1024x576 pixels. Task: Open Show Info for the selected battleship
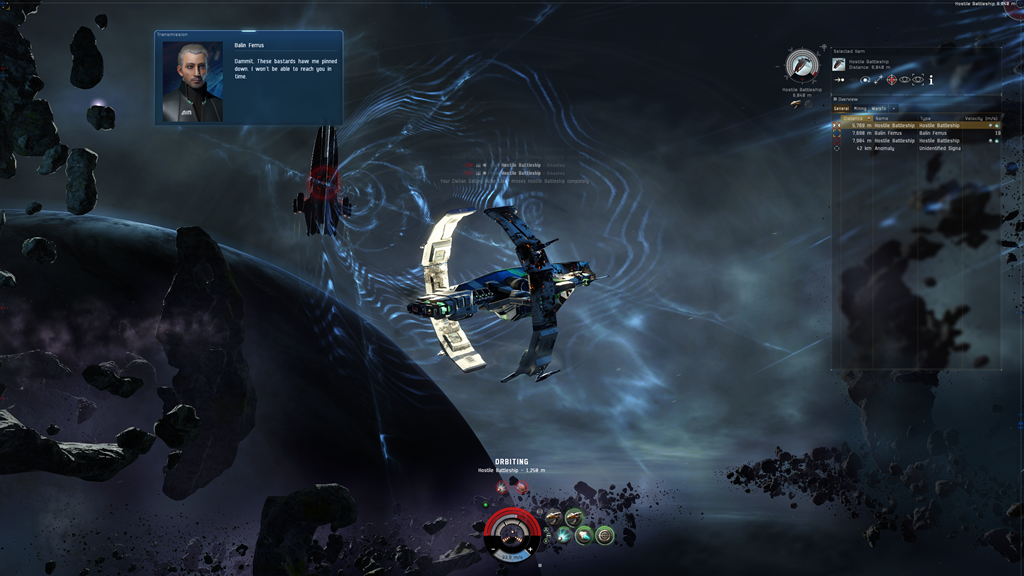931,80
